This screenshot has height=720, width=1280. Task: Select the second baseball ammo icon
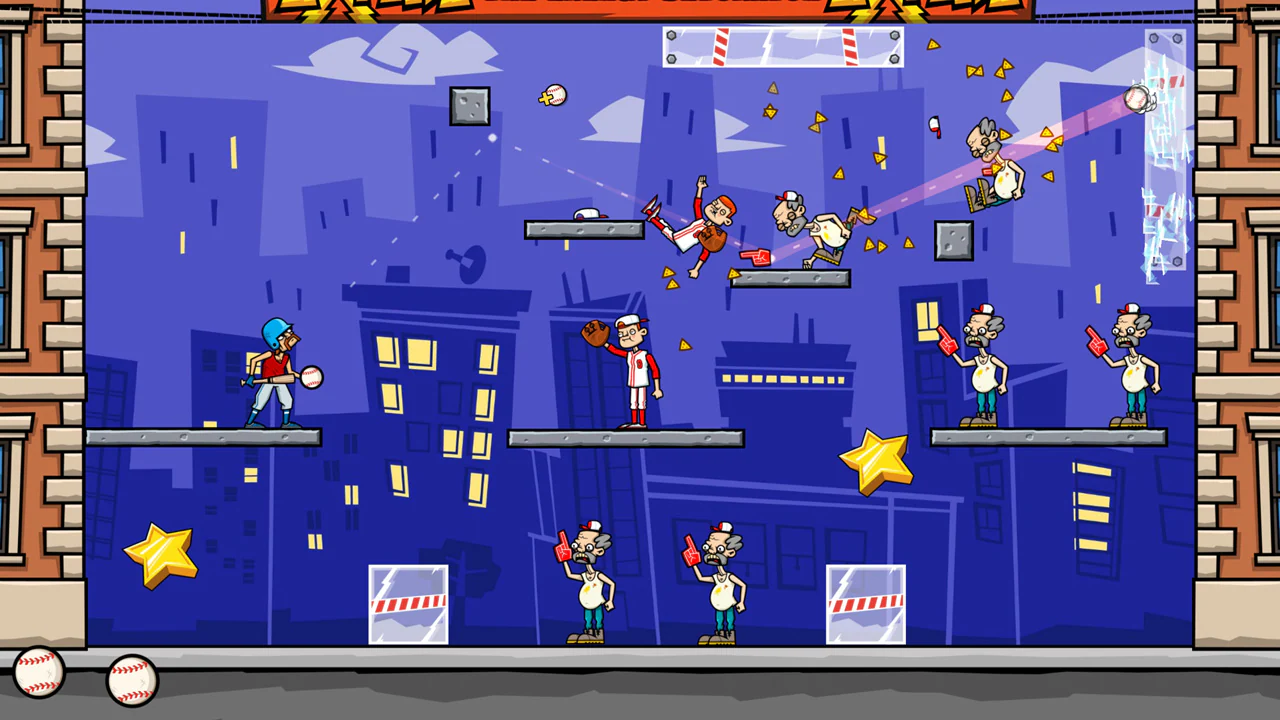pyautogui.click(x=131, y=679)
